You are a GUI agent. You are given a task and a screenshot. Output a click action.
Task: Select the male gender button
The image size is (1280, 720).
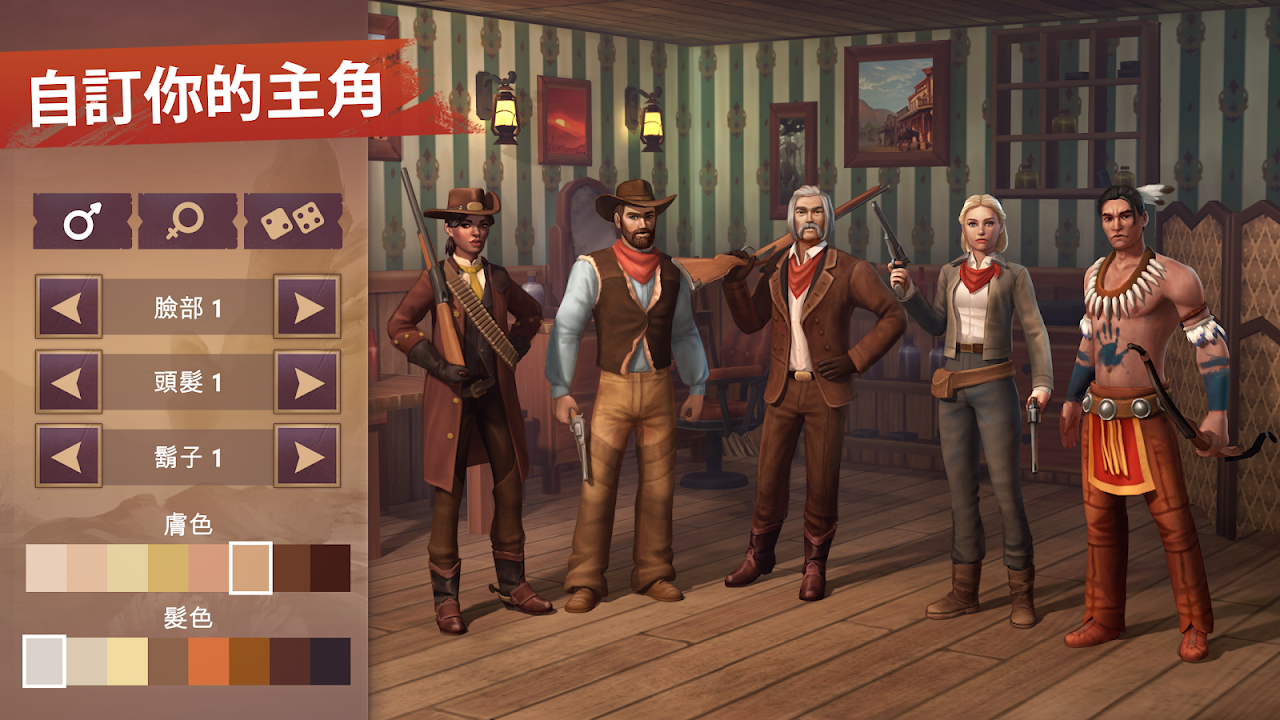click(82, 221)
